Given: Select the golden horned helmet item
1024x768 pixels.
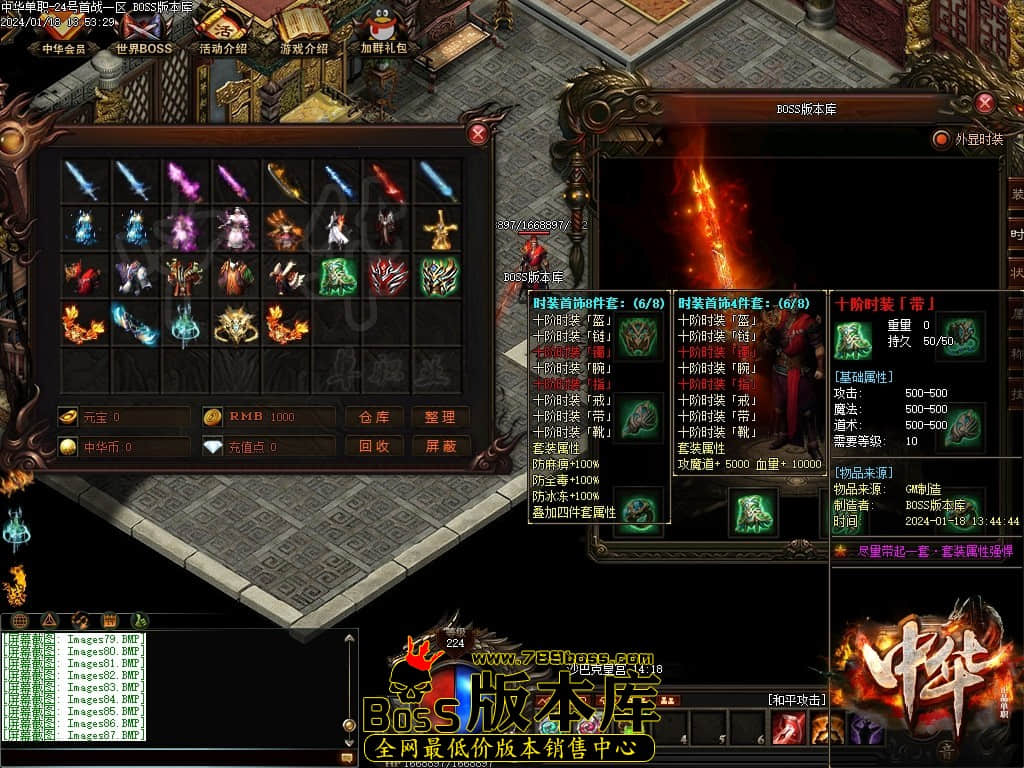Looking at the screenshot, I should tap(236, 323).
